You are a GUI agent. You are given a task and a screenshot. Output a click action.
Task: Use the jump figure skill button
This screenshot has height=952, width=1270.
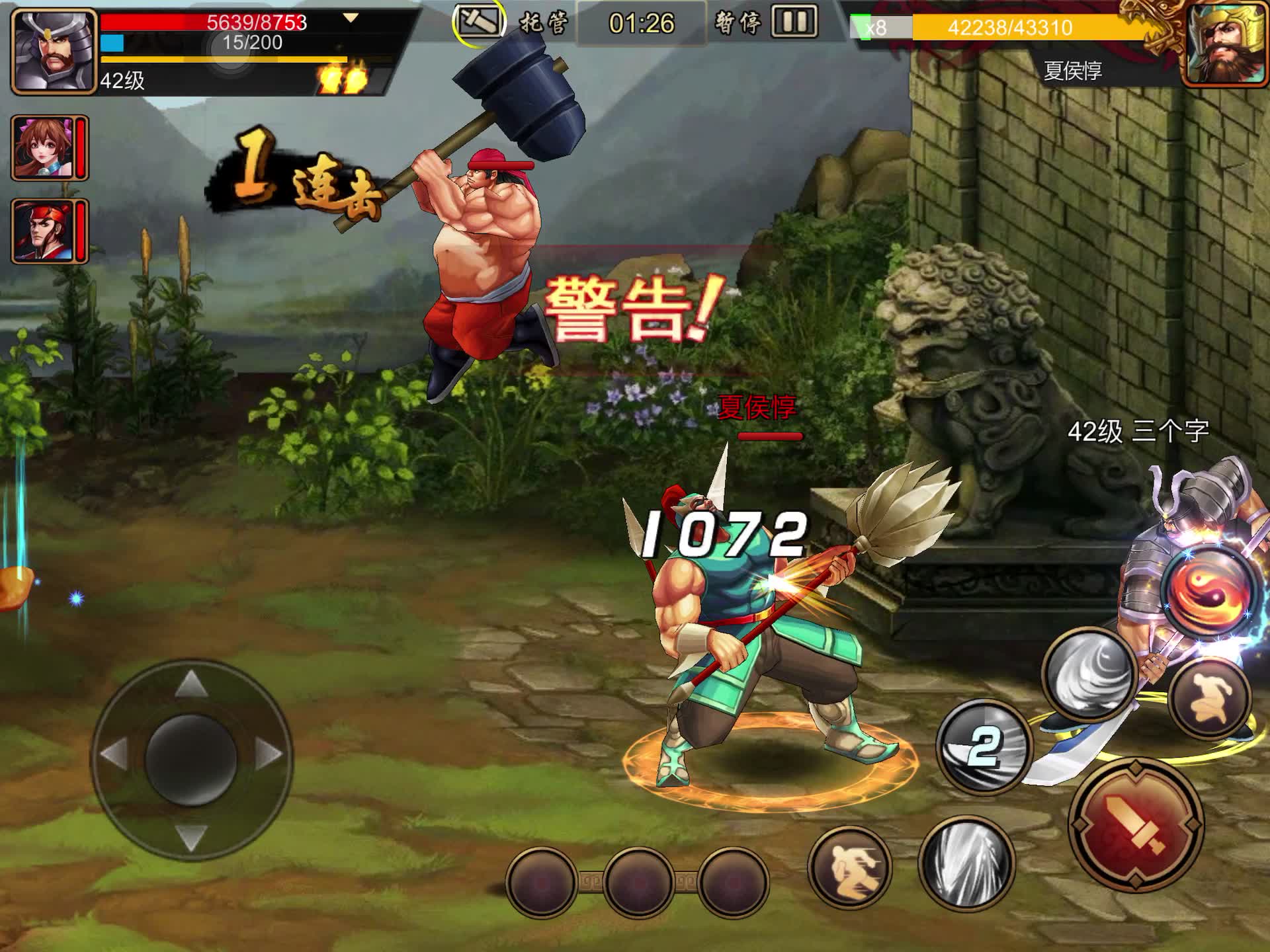tap(1210, 697)
